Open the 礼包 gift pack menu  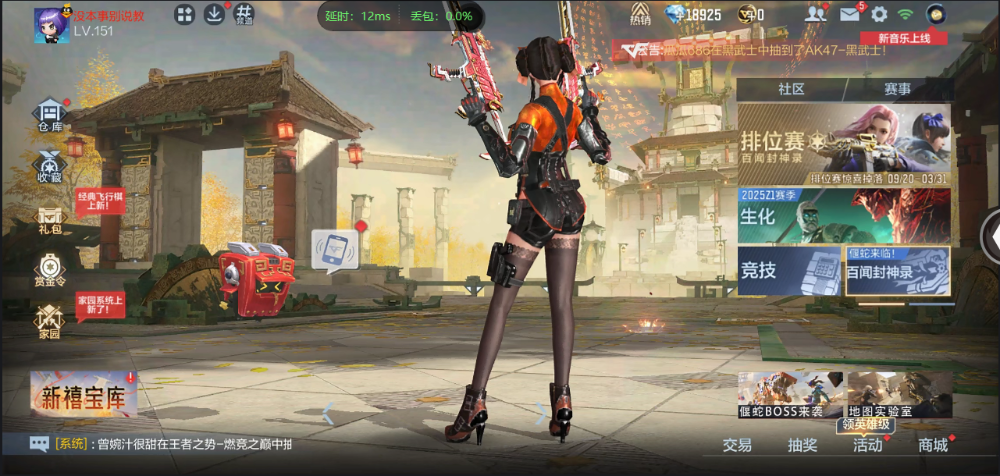[x=50, y=220]
